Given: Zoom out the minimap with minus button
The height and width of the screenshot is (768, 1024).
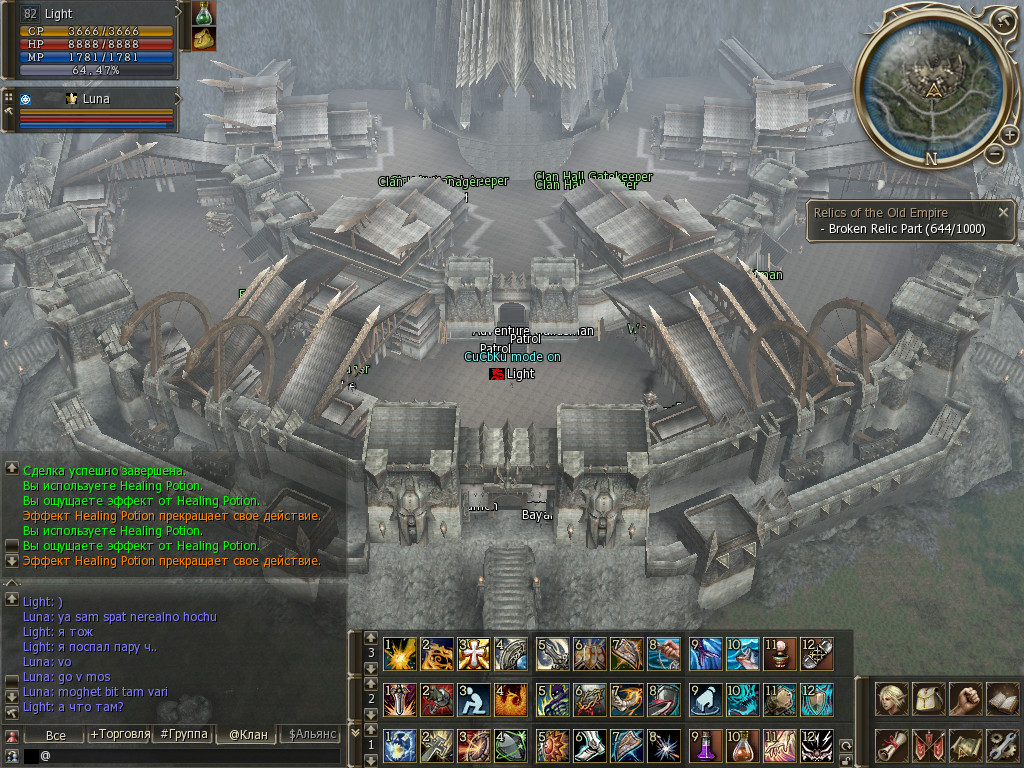Looking at the screenshot, I should click(x=994, y=154).
